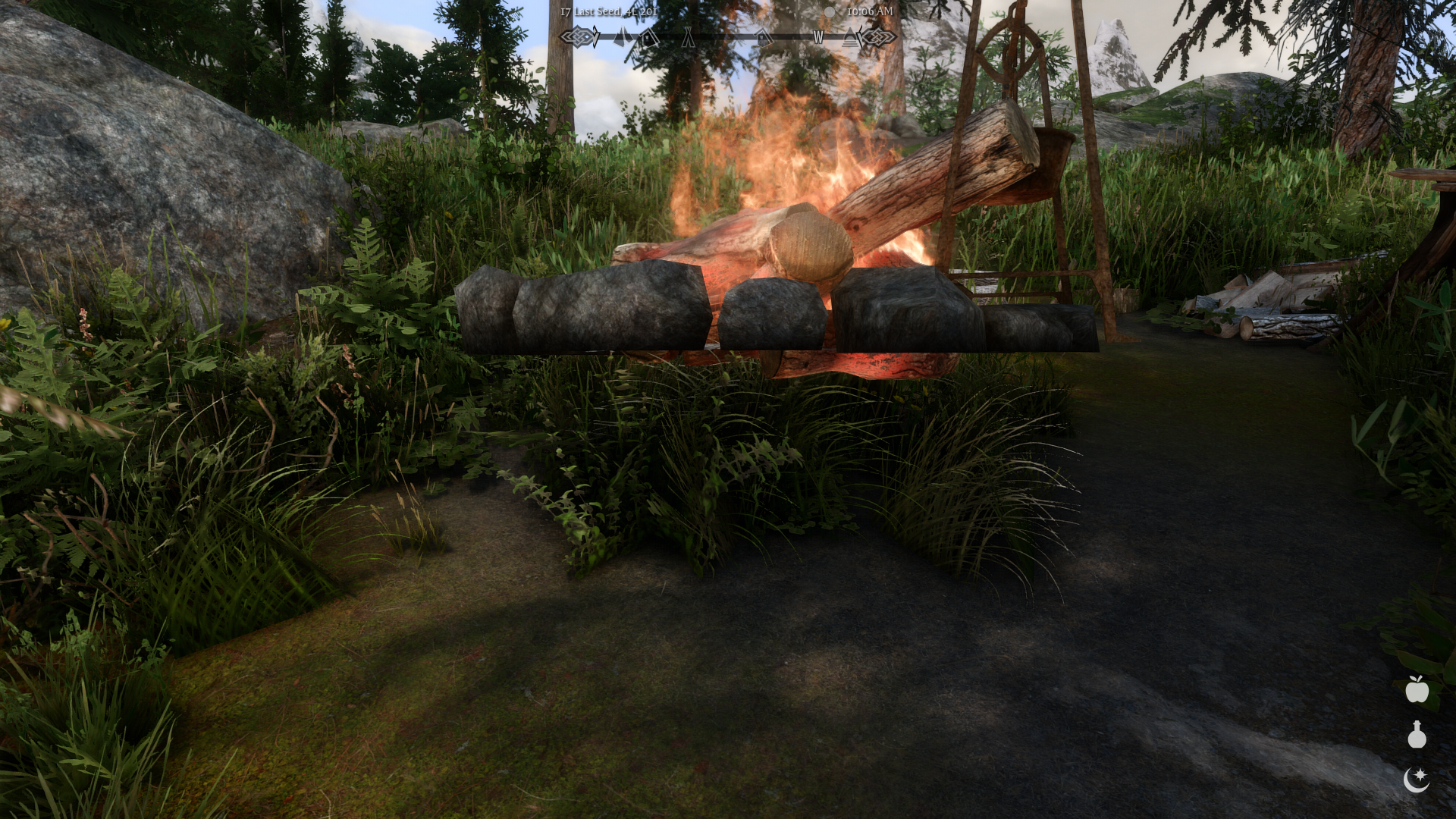The image size is (1456, 819).
Task: Select the tent campsite marker on the compass
Action: (x=689, y=37)
